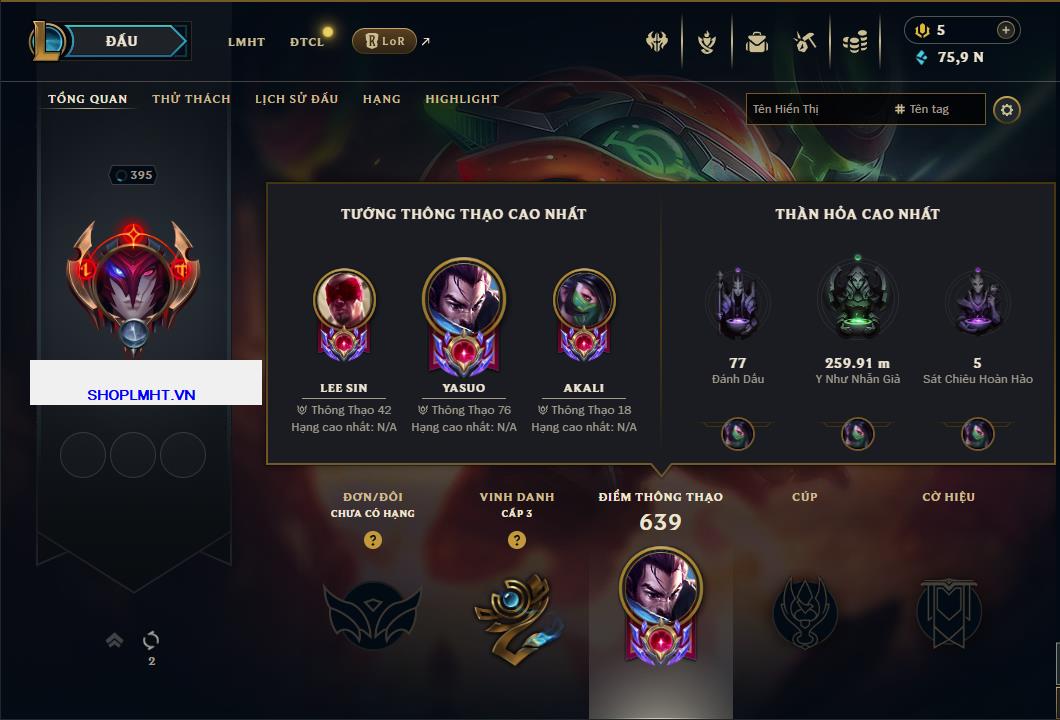Switch to the HẠNG tab
1060x720 pixels.
click(x=381, y=99)
